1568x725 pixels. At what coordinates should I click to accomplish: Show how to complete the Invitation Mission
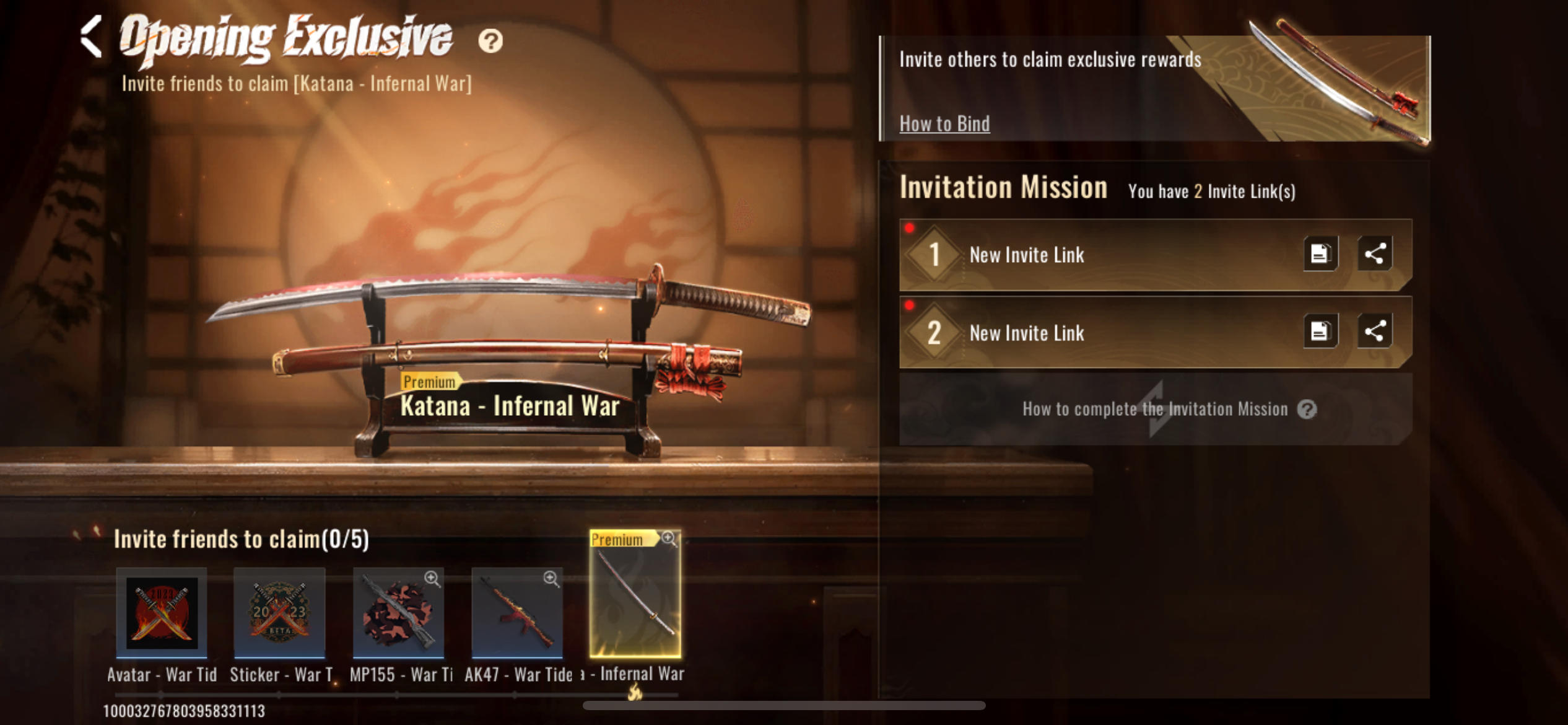(x=1156, y=409)
